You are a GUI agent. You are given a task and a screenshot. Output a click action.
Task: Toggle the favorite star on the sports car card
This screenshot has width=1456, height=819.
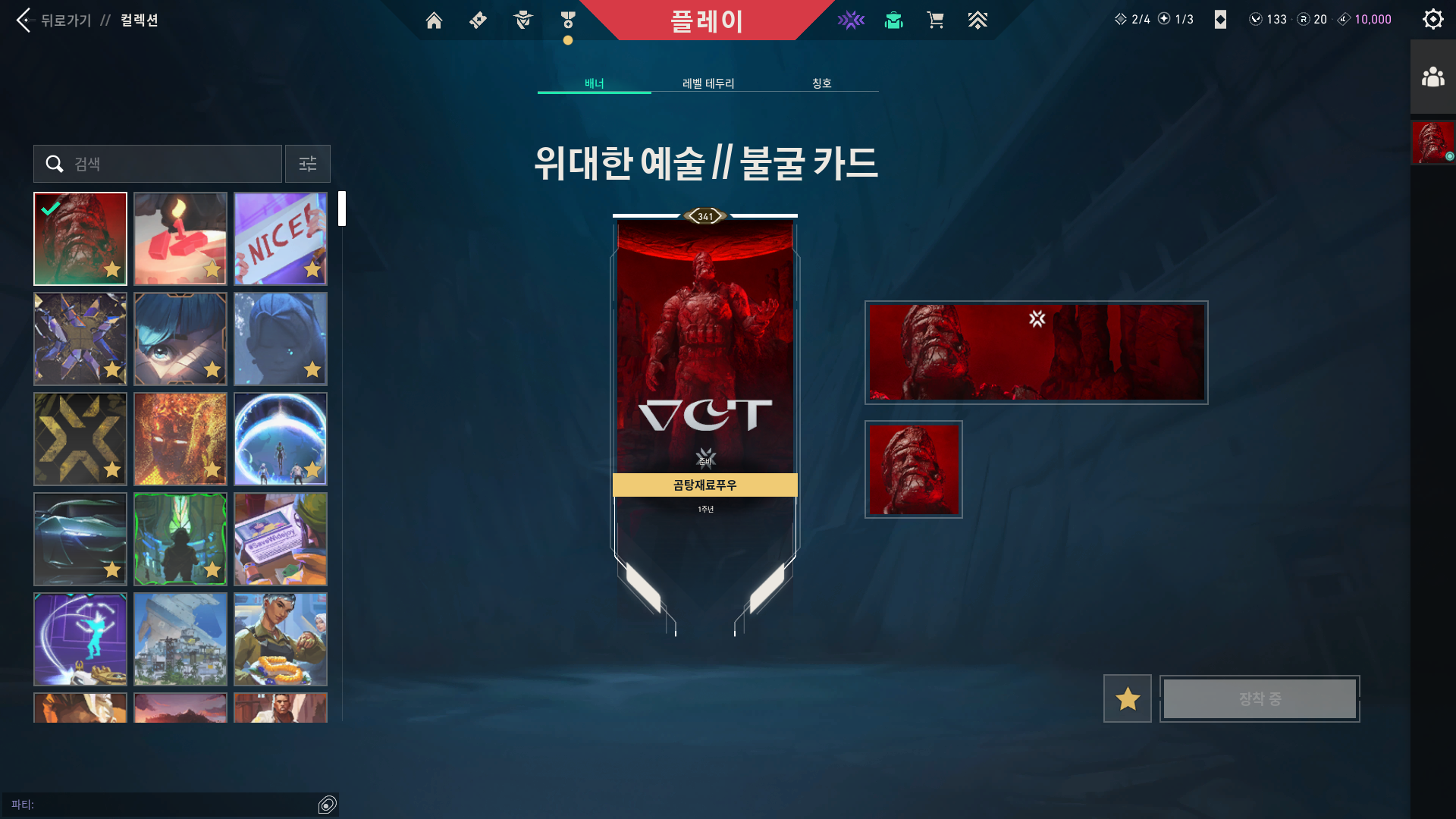tap(113, 569)
